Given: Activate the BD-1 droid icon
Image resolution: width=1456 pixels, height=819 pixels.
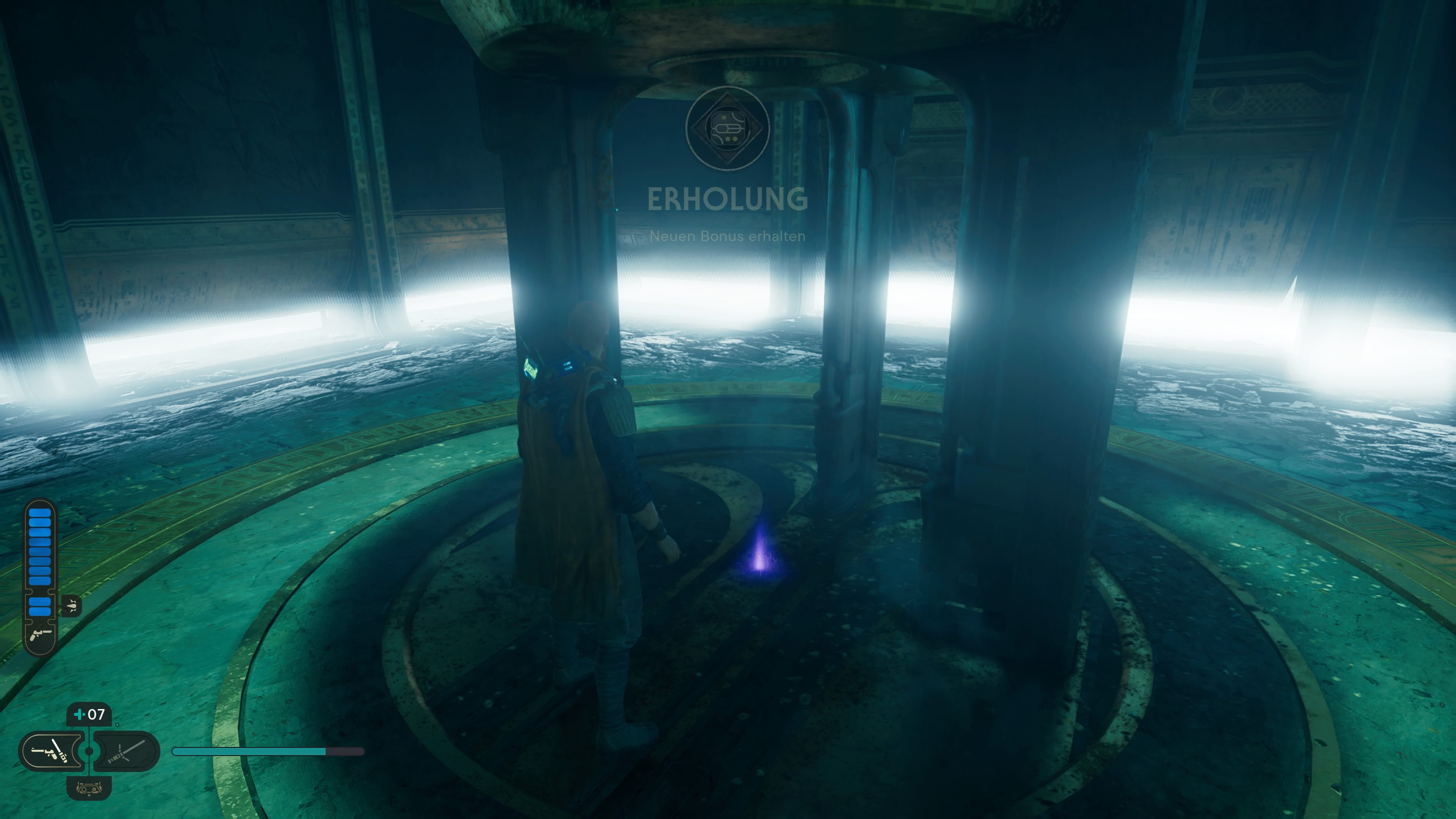Looking at the screenshot, I should coord(89,788).
